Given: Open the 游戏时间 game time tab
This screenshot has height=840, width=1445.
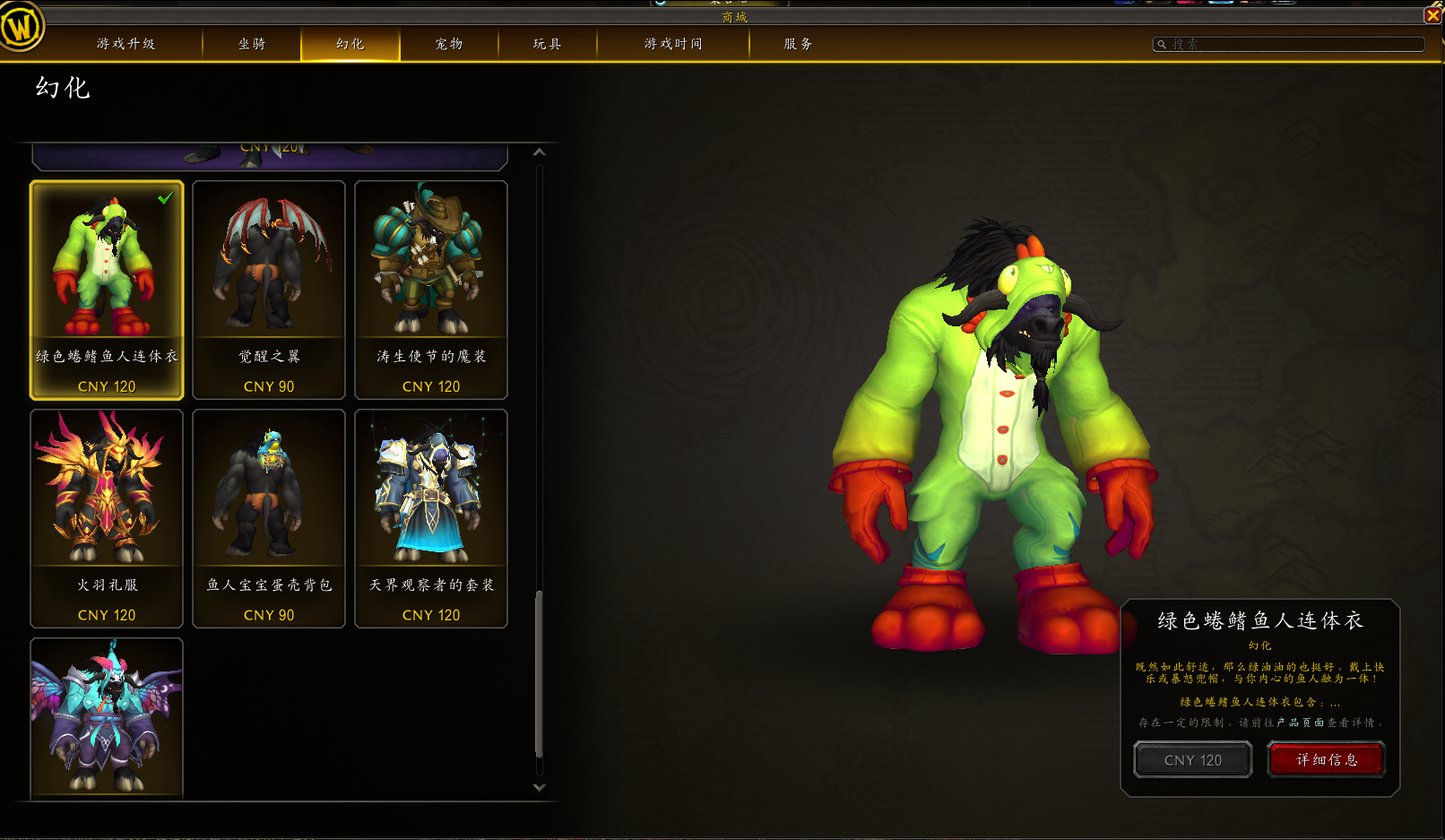Looking at the screenshot, I should coord(673,44).
